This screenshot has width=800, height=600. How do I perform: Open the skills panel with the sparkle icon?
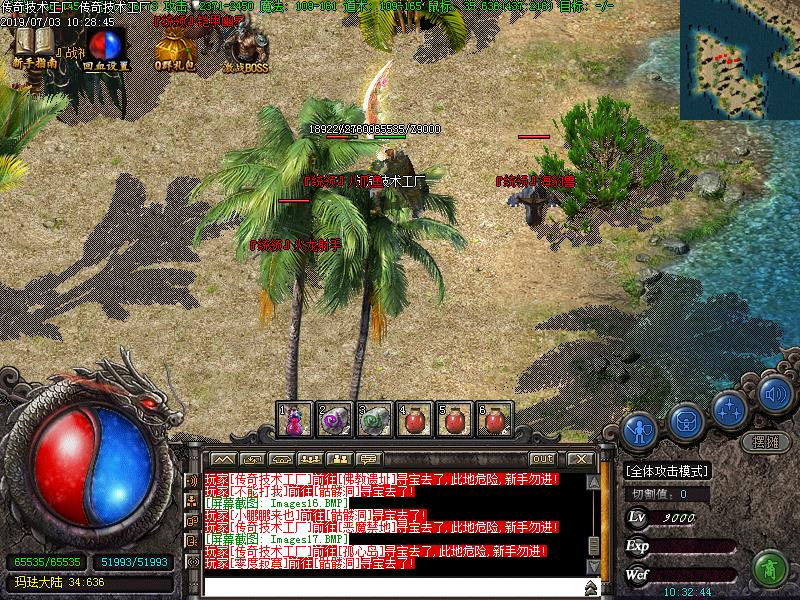[x=731, y=407]
